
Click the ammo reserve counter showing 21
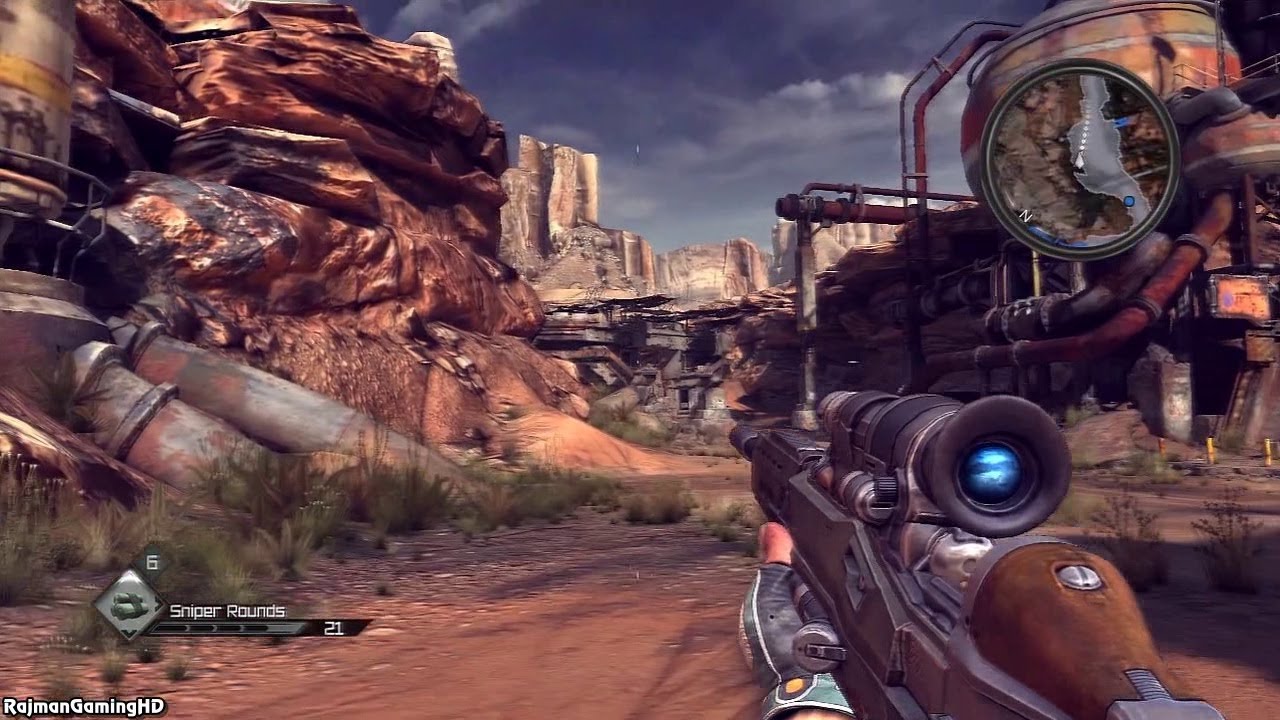(334, 628)
